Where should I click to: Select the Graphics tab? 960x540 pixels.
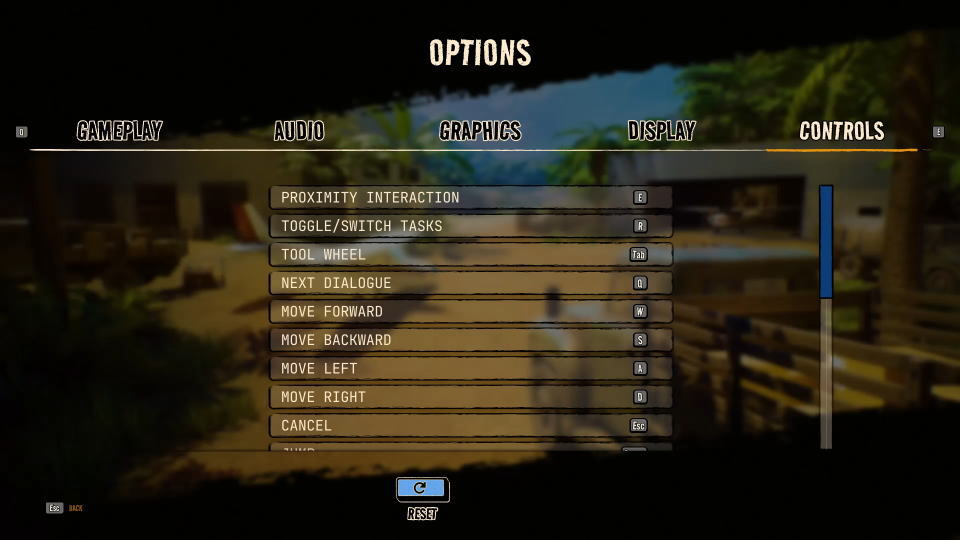point(480,131)
